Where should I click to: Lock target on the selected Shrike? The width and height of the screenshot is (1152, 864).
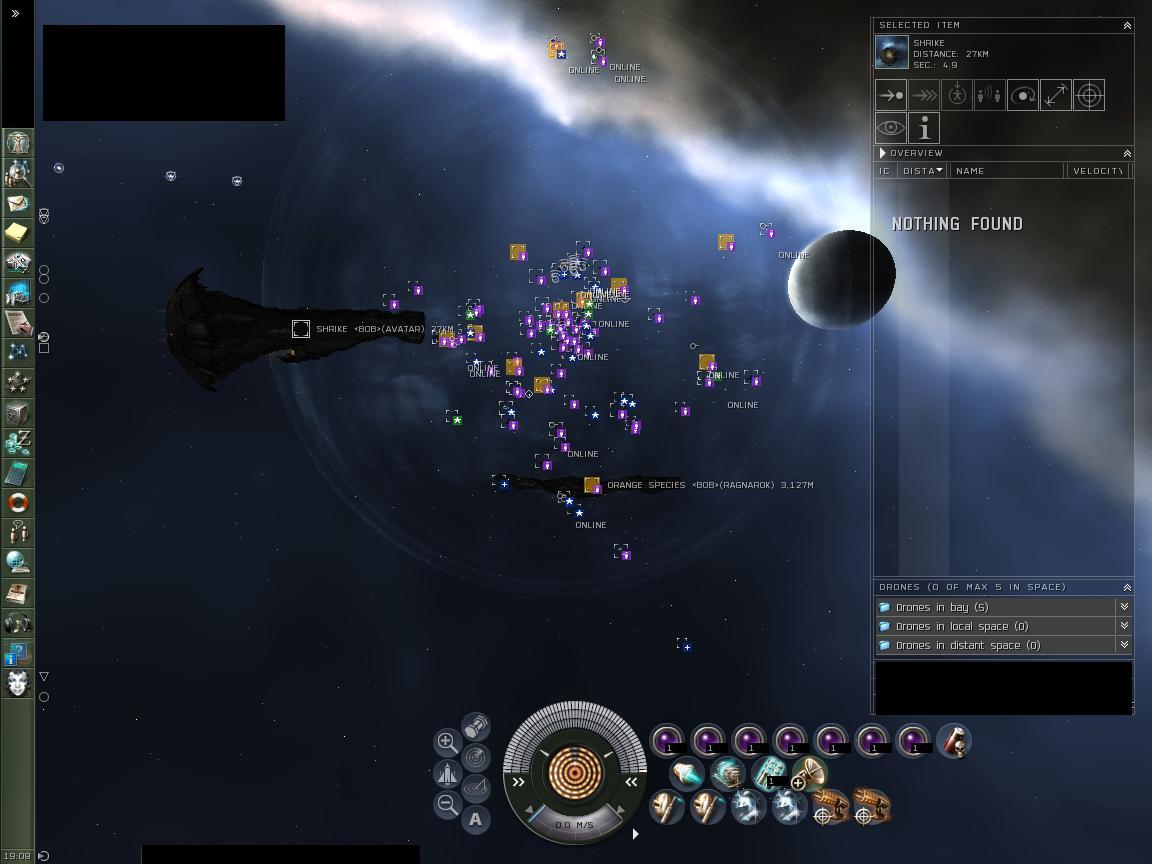tap(1088, 96)
